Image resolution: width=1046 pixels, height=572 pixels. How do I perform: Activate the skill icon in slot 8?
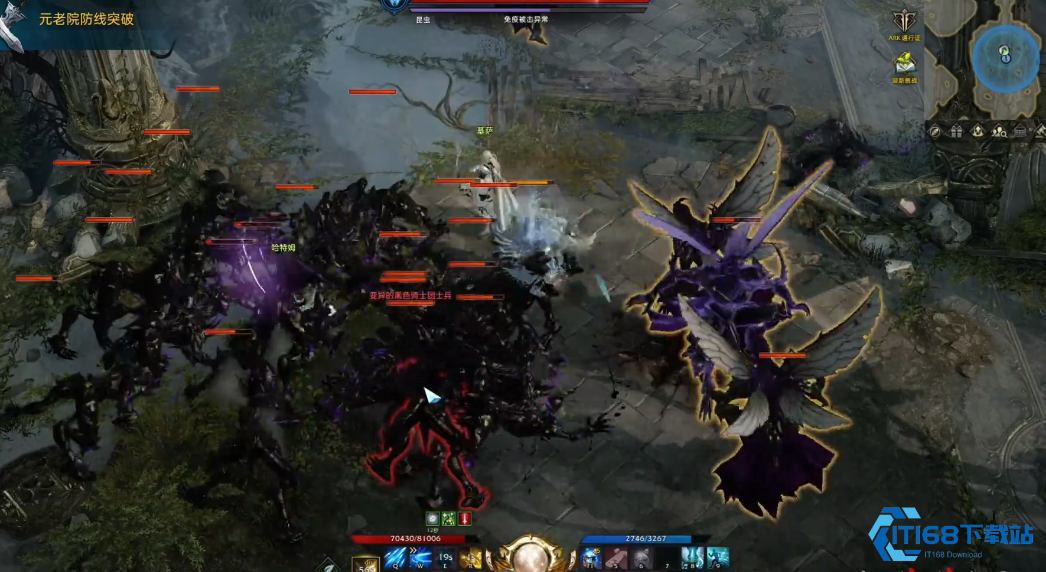692,557
